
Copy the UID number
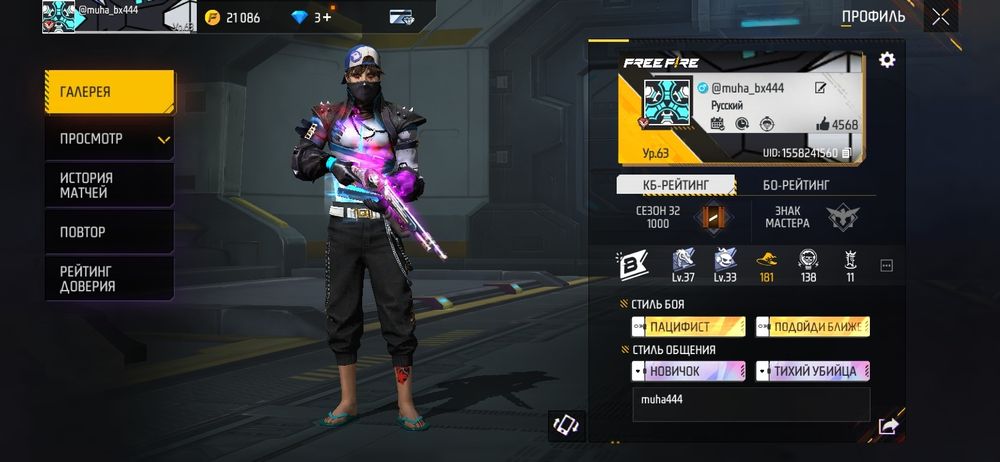click(847, 153)
